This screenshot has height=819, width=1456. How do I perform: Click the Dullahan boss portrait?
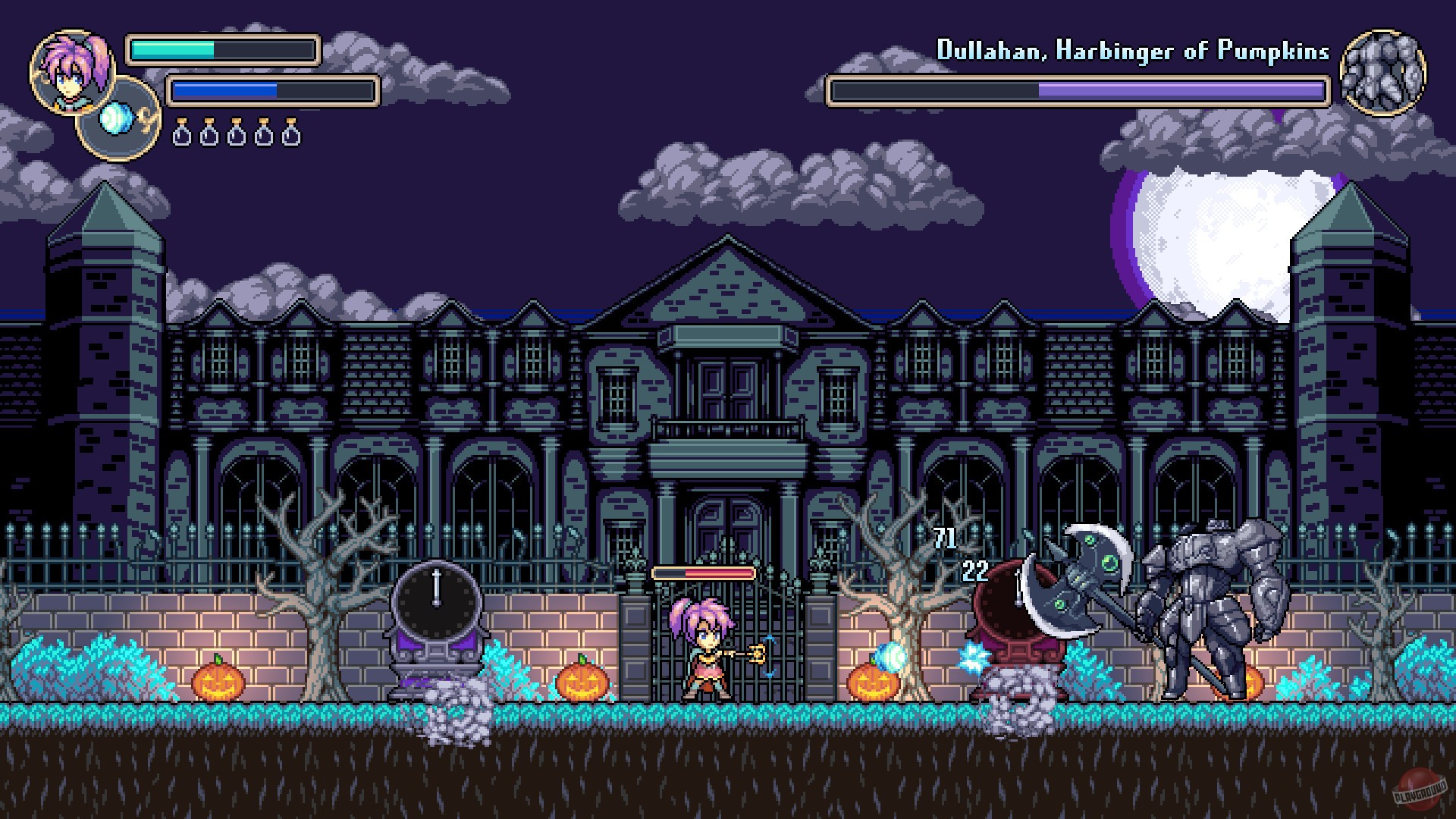pos(1387,72)
